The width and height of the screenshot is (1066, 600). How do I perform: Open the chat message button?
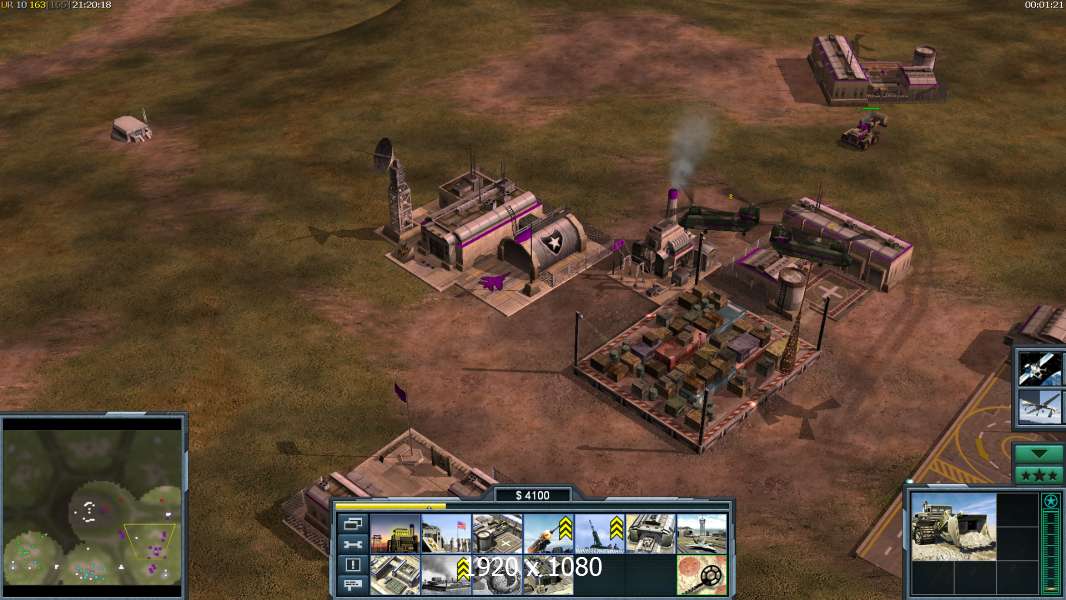[x=352, y=585]
